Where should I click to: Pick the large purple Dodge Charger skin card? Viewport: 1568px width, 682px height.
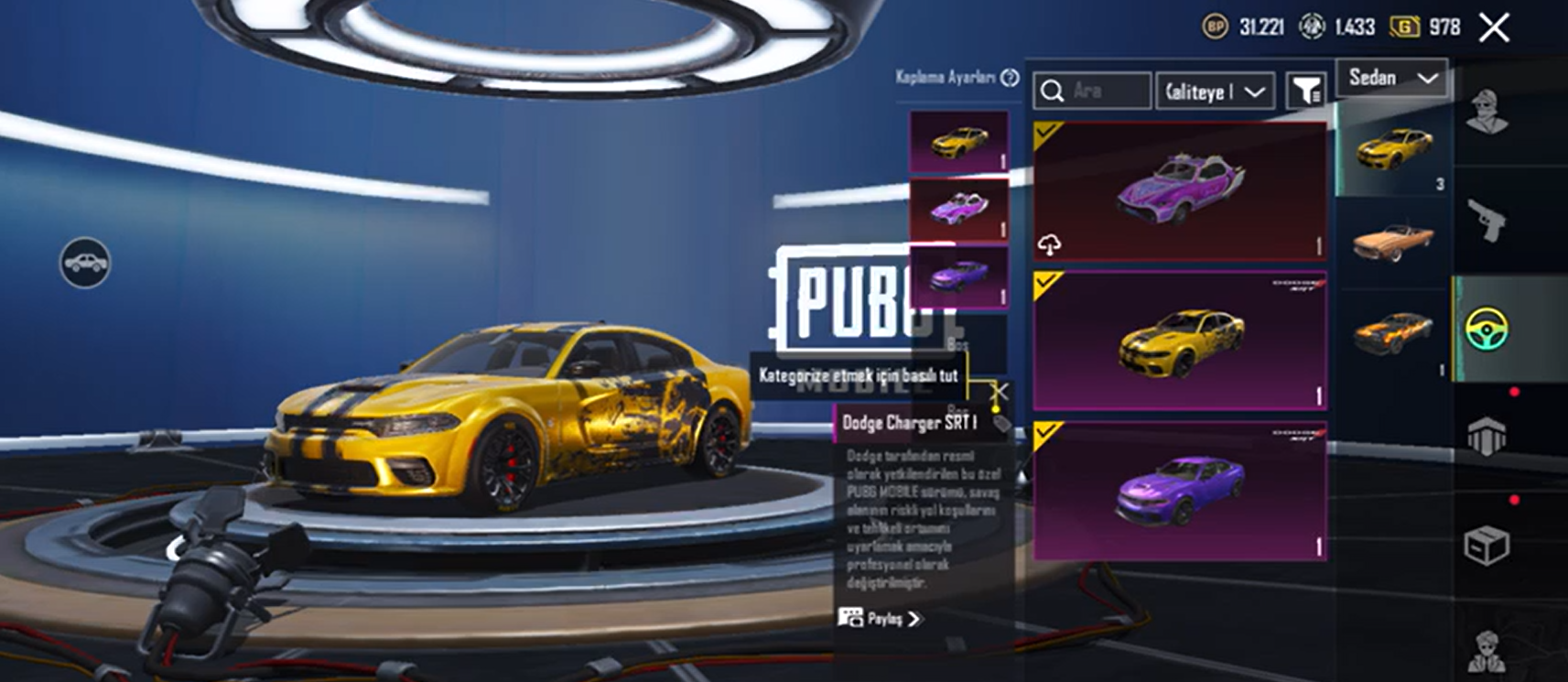coord(1179,491)
